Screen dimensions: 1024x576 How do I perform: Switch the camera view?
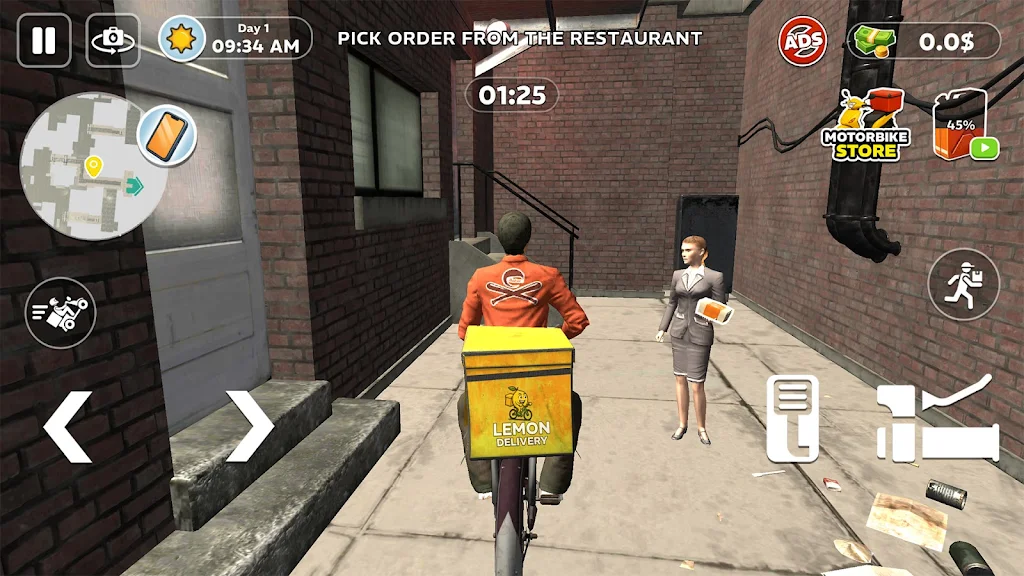(x=113, y=41)
